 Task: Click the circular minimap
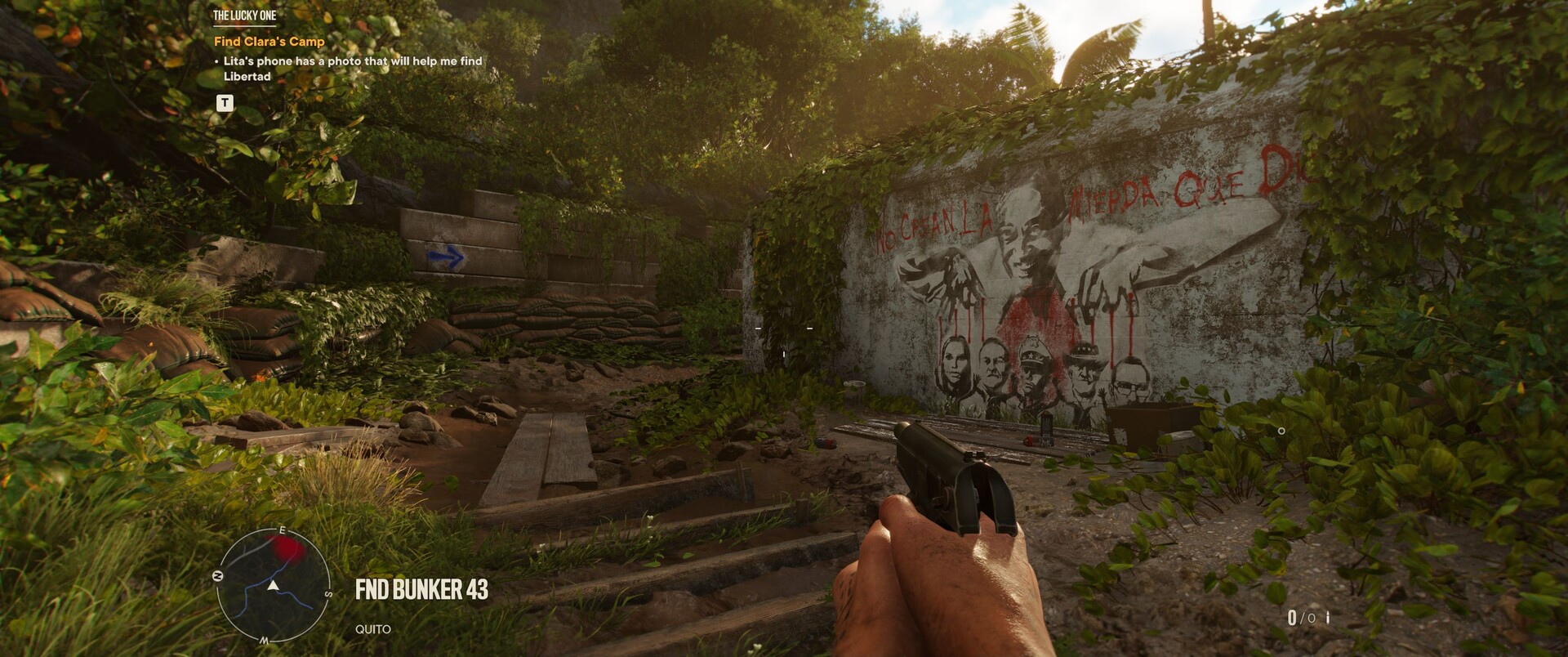tap(274, 585)
